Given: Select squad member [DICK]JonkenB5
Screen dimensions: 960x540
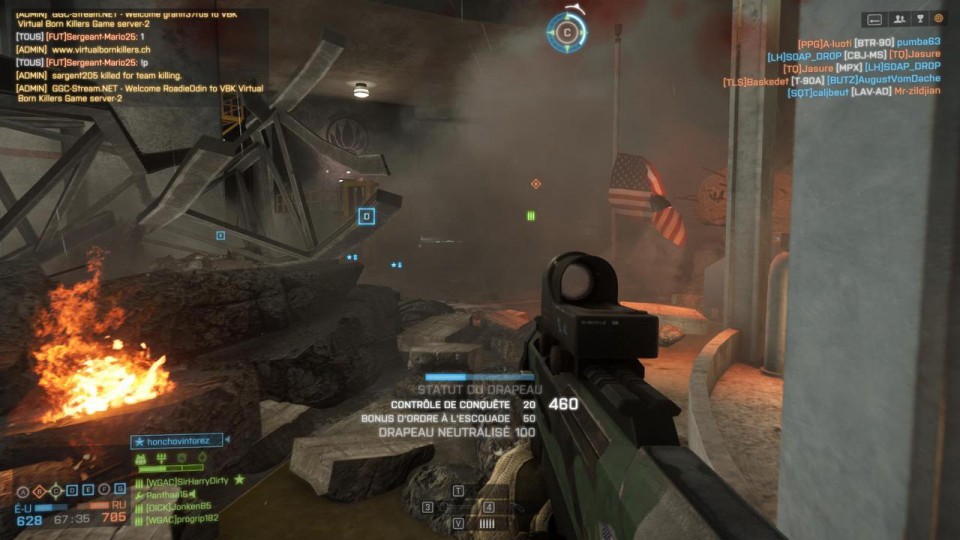Looking at the screenshot, I should click(x=180, y=507).
